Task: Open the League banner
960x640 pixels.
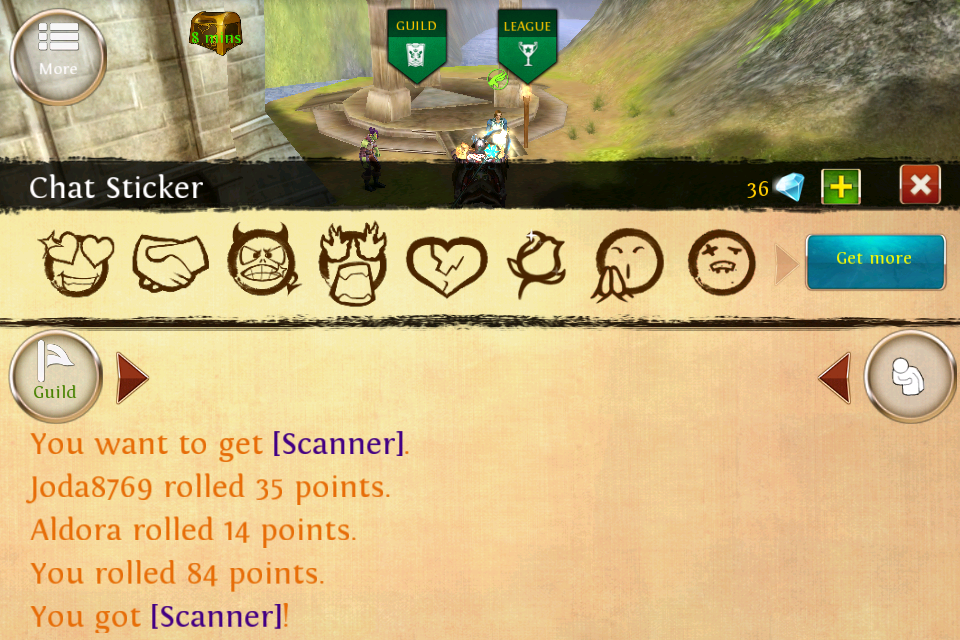Action: tap(527, 43)
